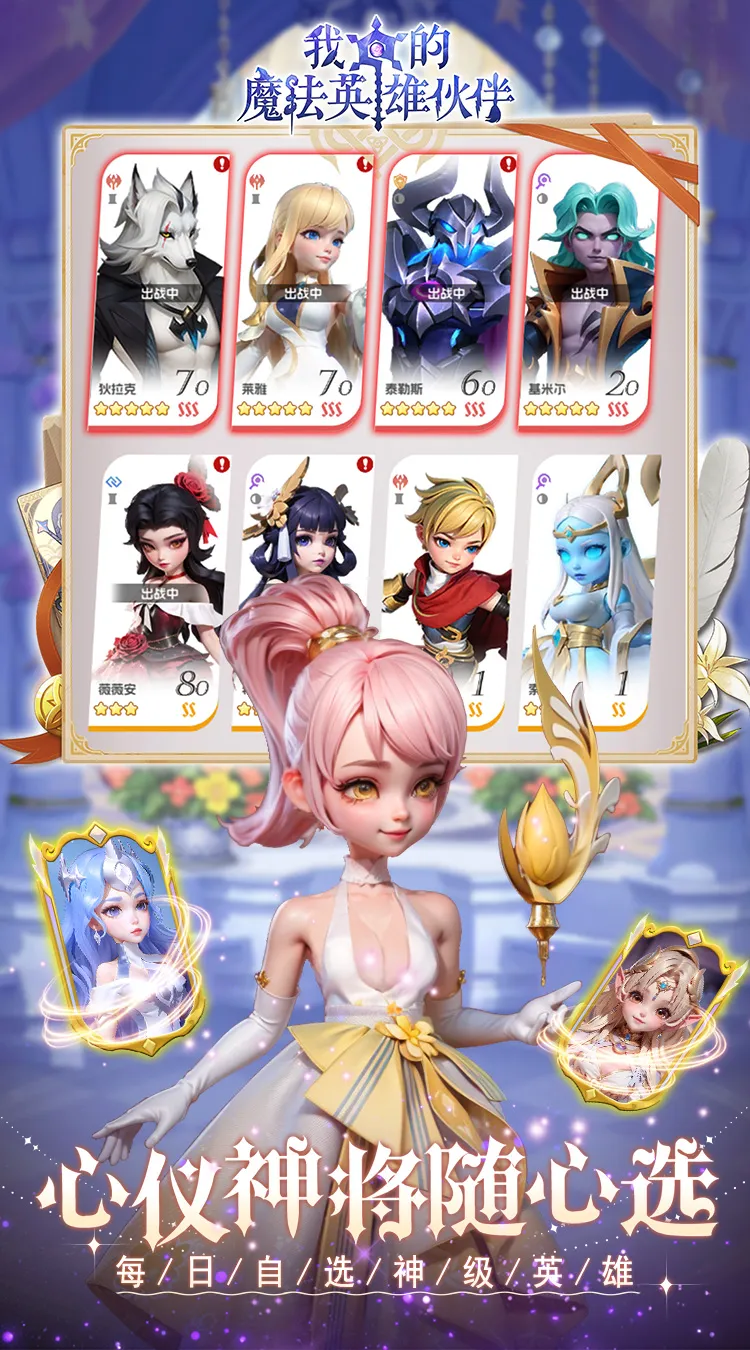Image resolution: width=750 pixels, height=1350 pixels.
Task: Select the white wolf hero card 狄拉克
Action: click(160, 290)
